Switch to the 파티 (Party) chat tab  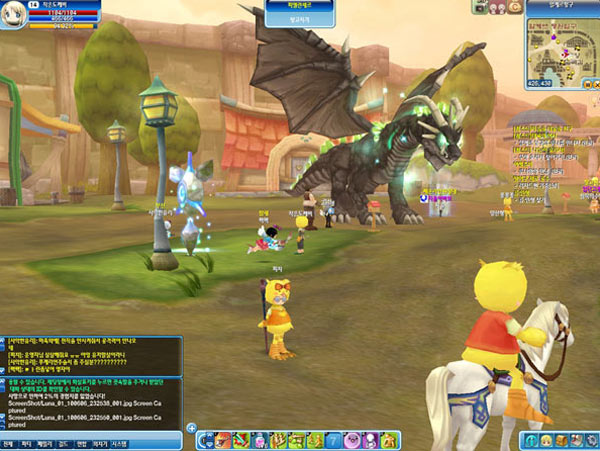coord(25,443)
